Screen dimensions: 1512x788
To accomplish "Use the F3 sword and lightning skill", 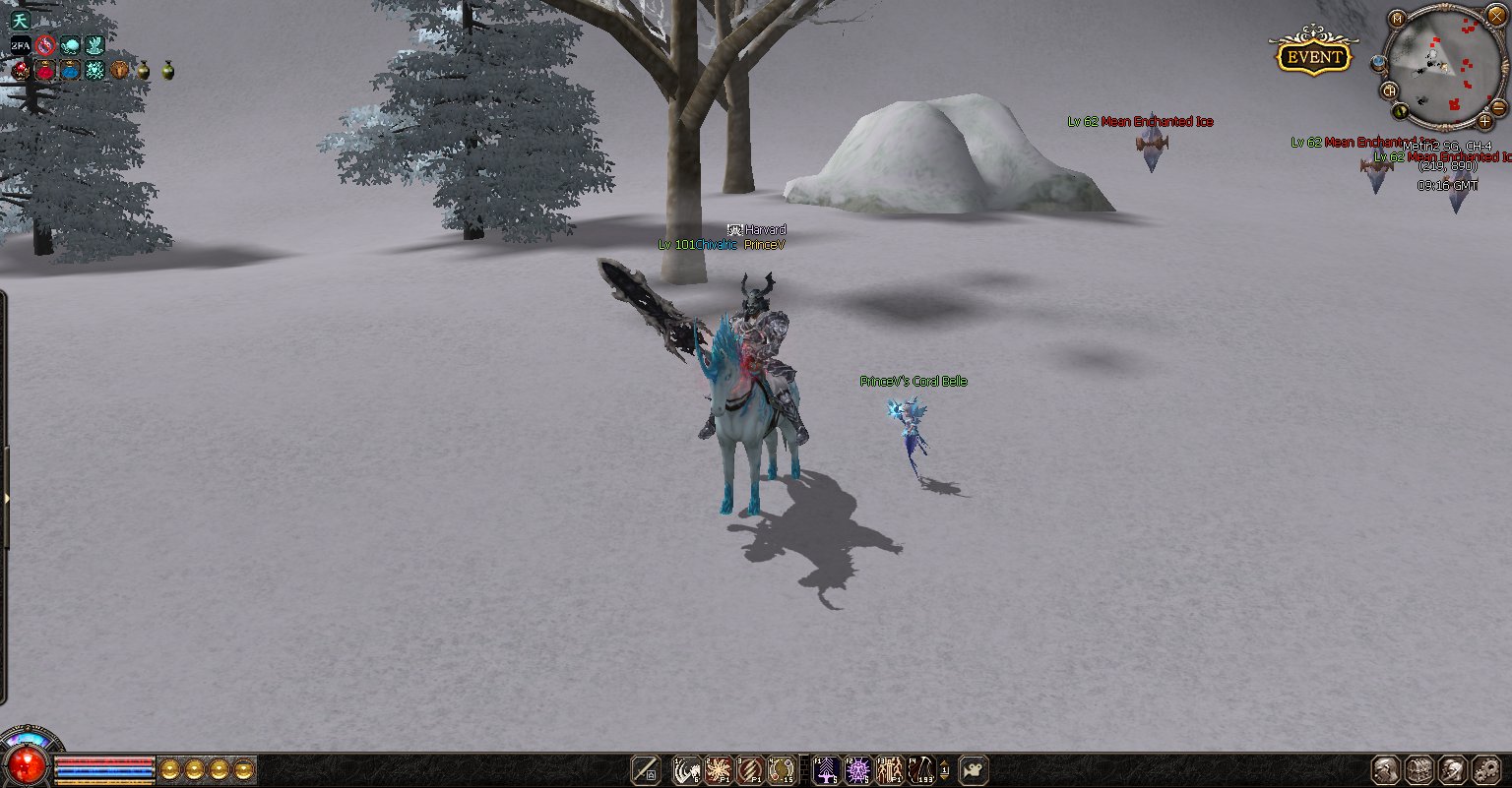I will coord(889,770).
